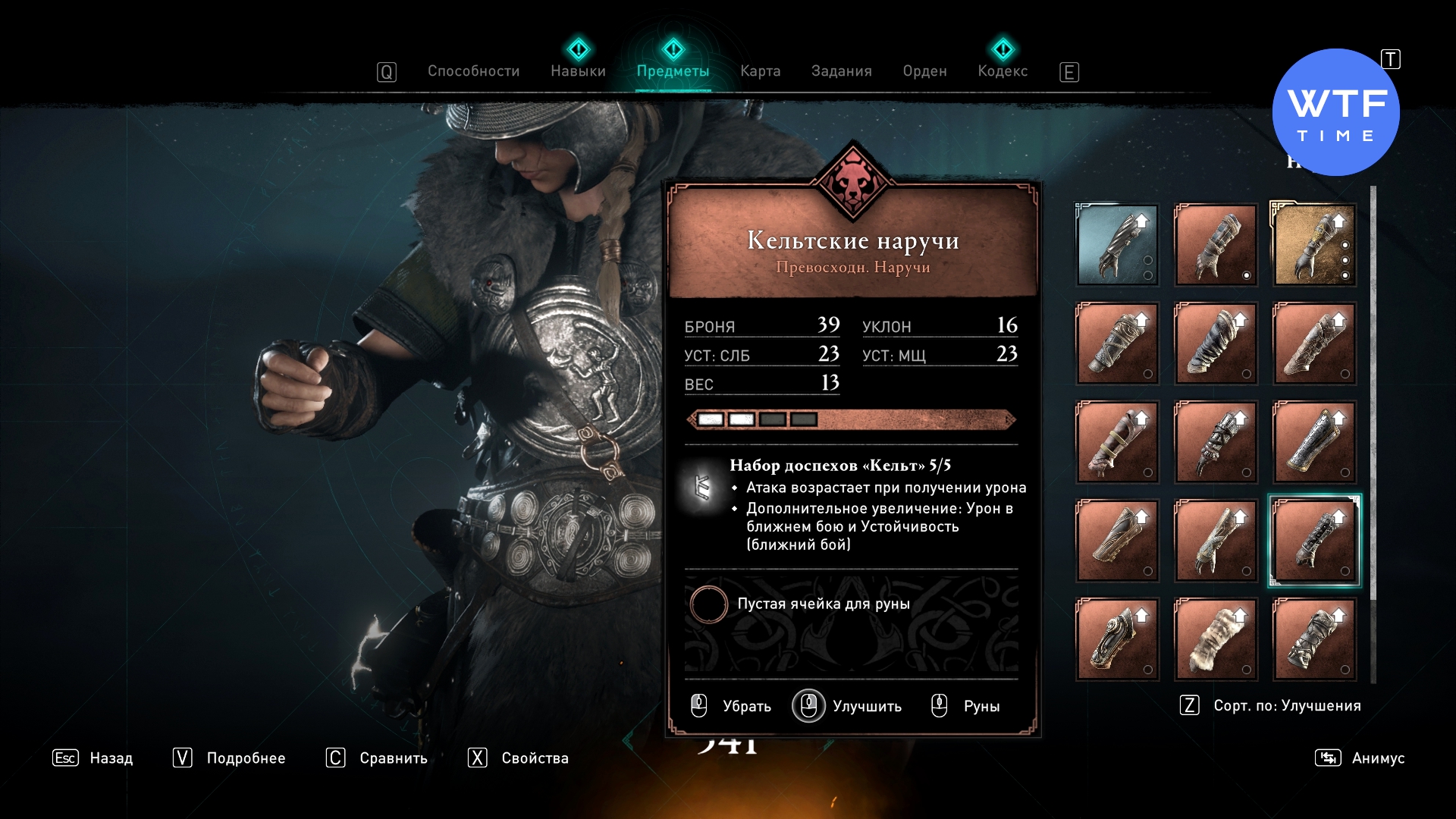1456x819 pixels.
Task: Show the Орден tab
Action: pos(924,71)
